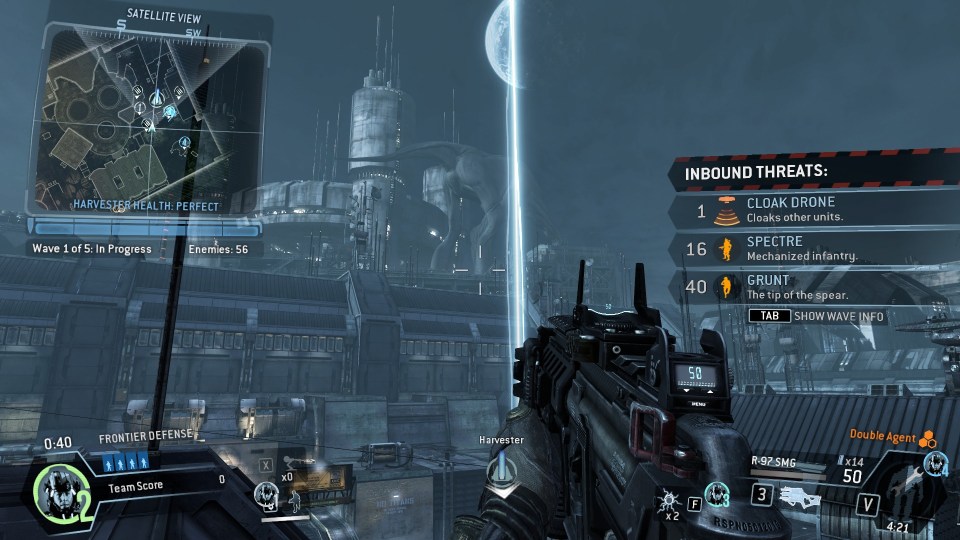Click the cyan pilot icon beside the grenades

pos(716,493)
